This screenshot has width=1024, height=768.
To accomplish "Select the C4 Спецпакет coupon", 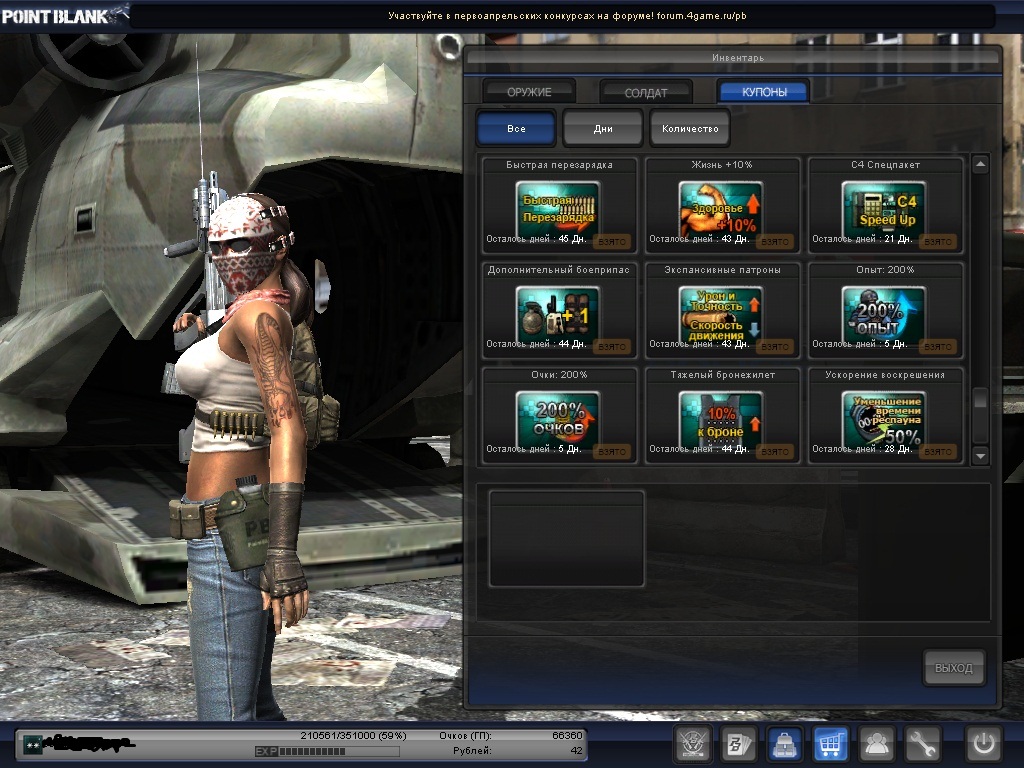I will (x=884, y=210).
